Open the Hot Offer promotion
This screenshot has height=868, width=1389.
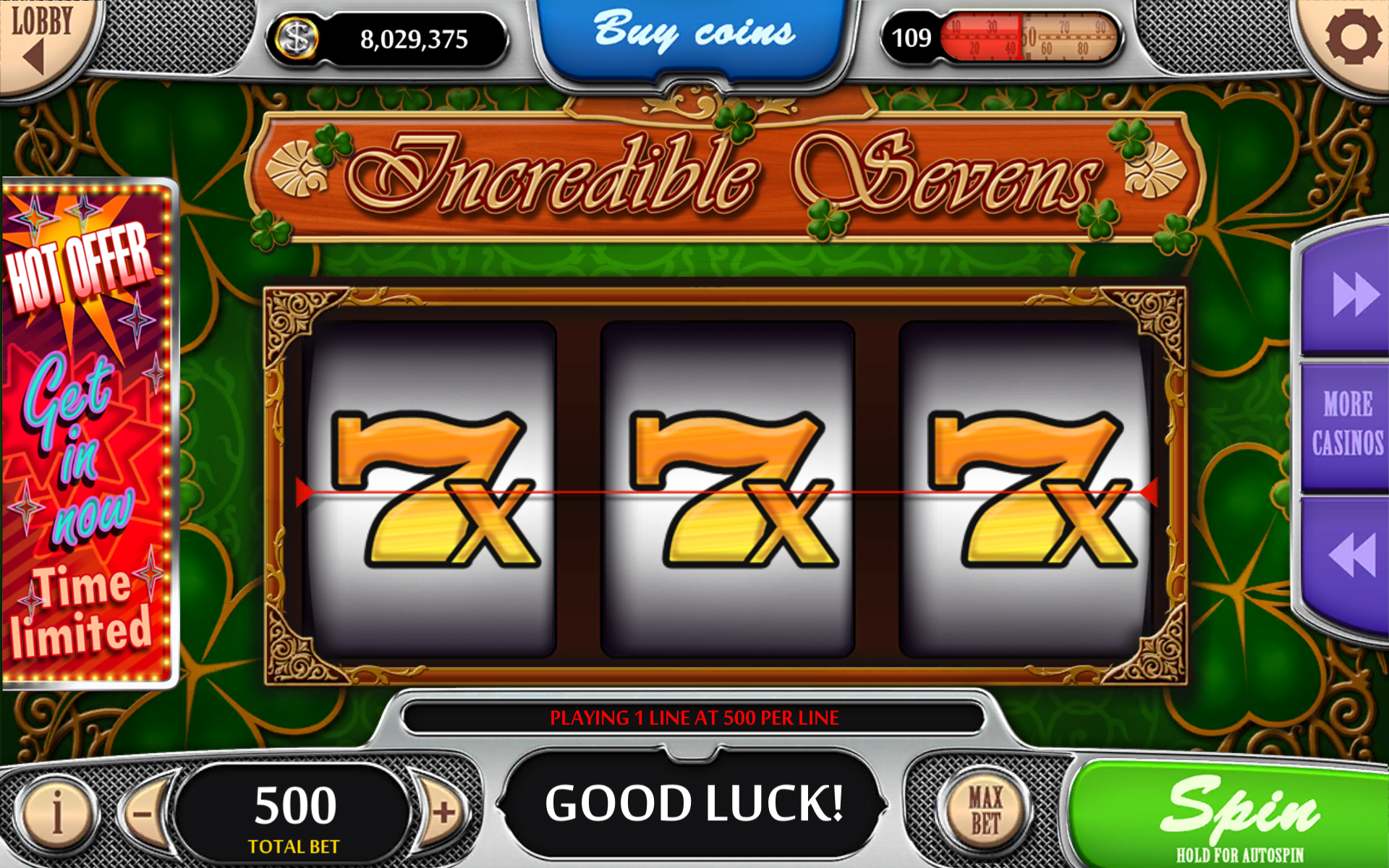pyautogui.click(x=87, y=434)
